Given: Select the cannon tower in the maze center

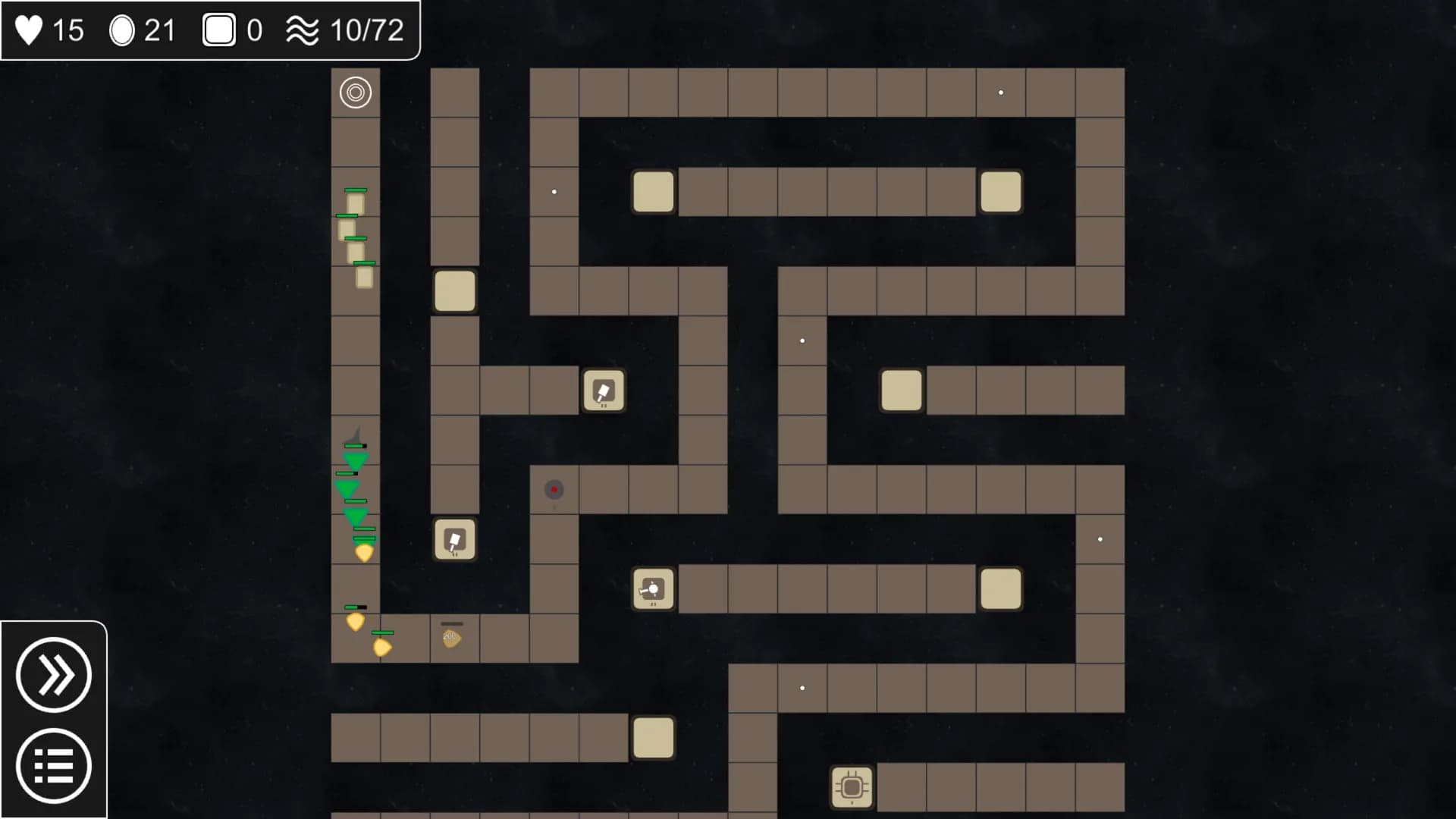Looking at the screenshot, I should coord(604,391).
